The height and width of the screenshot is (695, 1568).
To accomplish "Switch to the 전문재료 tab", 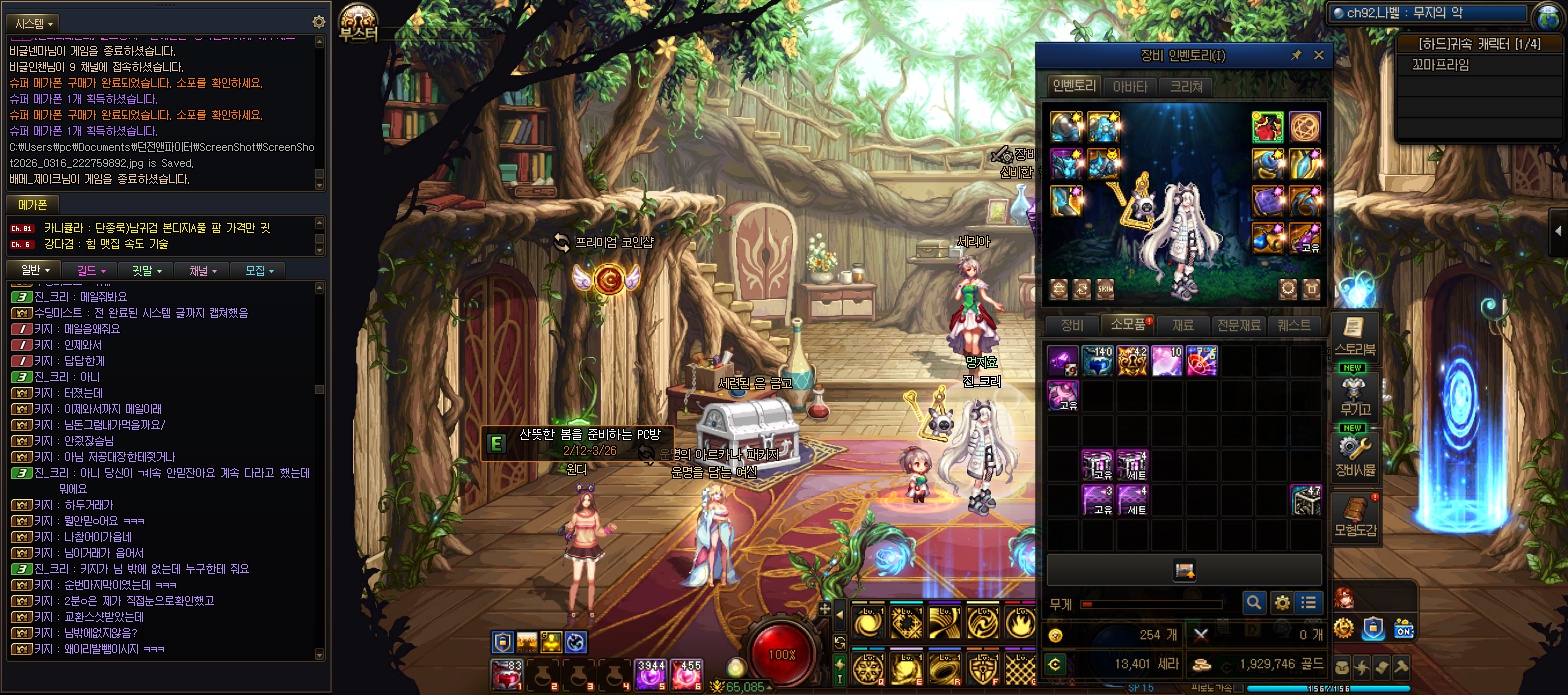I will (1238, 325).
